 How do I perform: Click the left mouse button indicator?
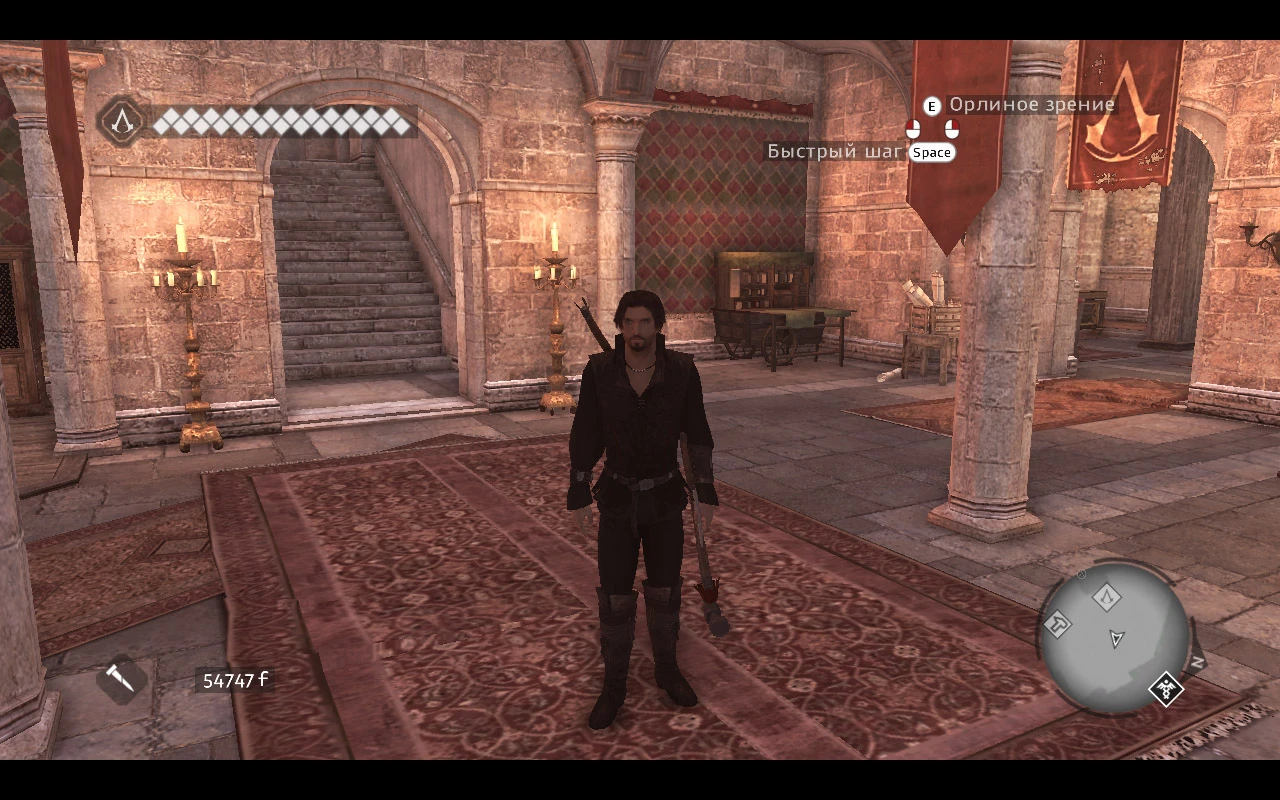tap(914, 129)
